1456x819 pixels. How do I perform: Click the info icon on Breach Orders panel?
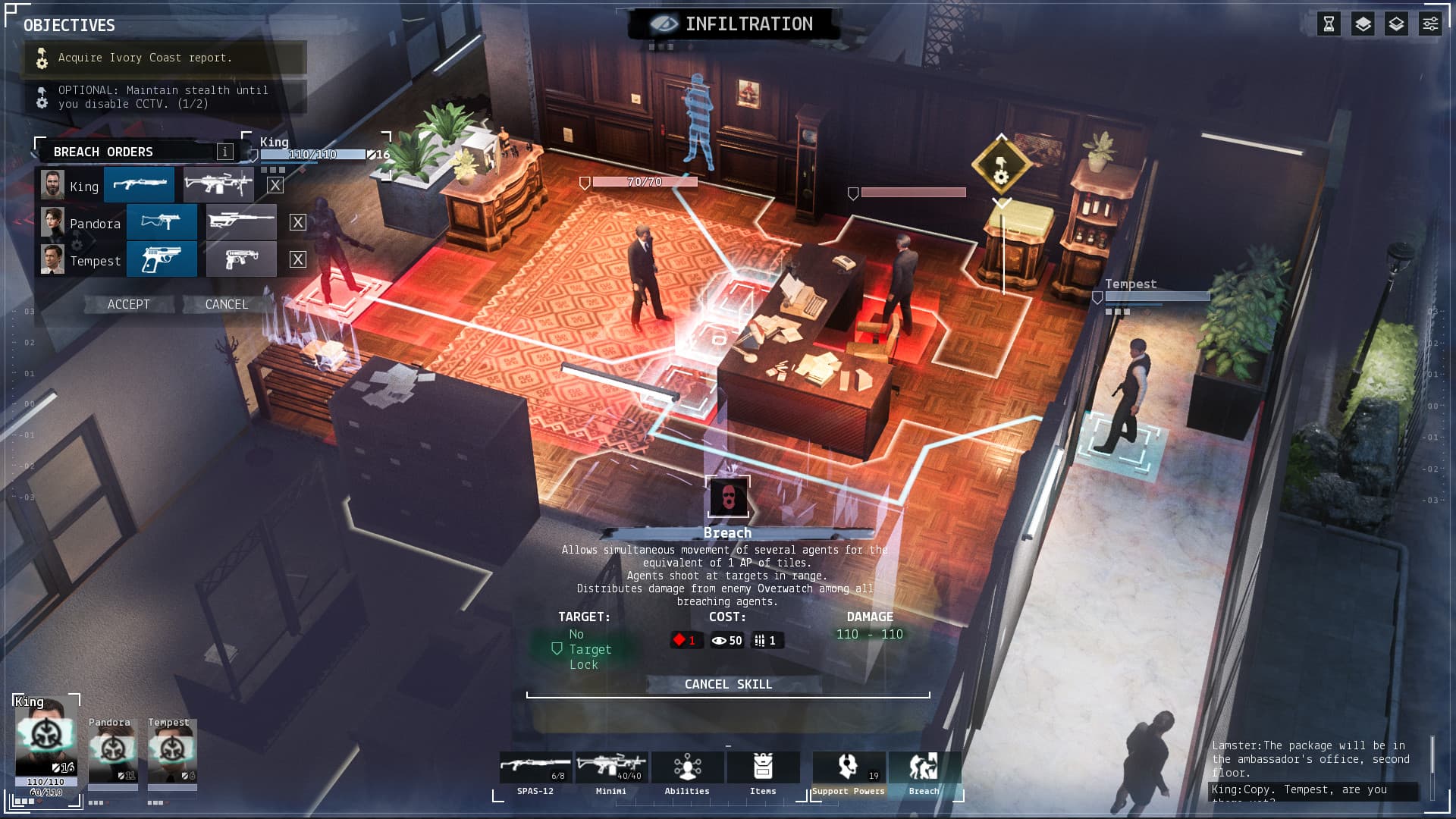pyautogui.click(x=225, y=151)
